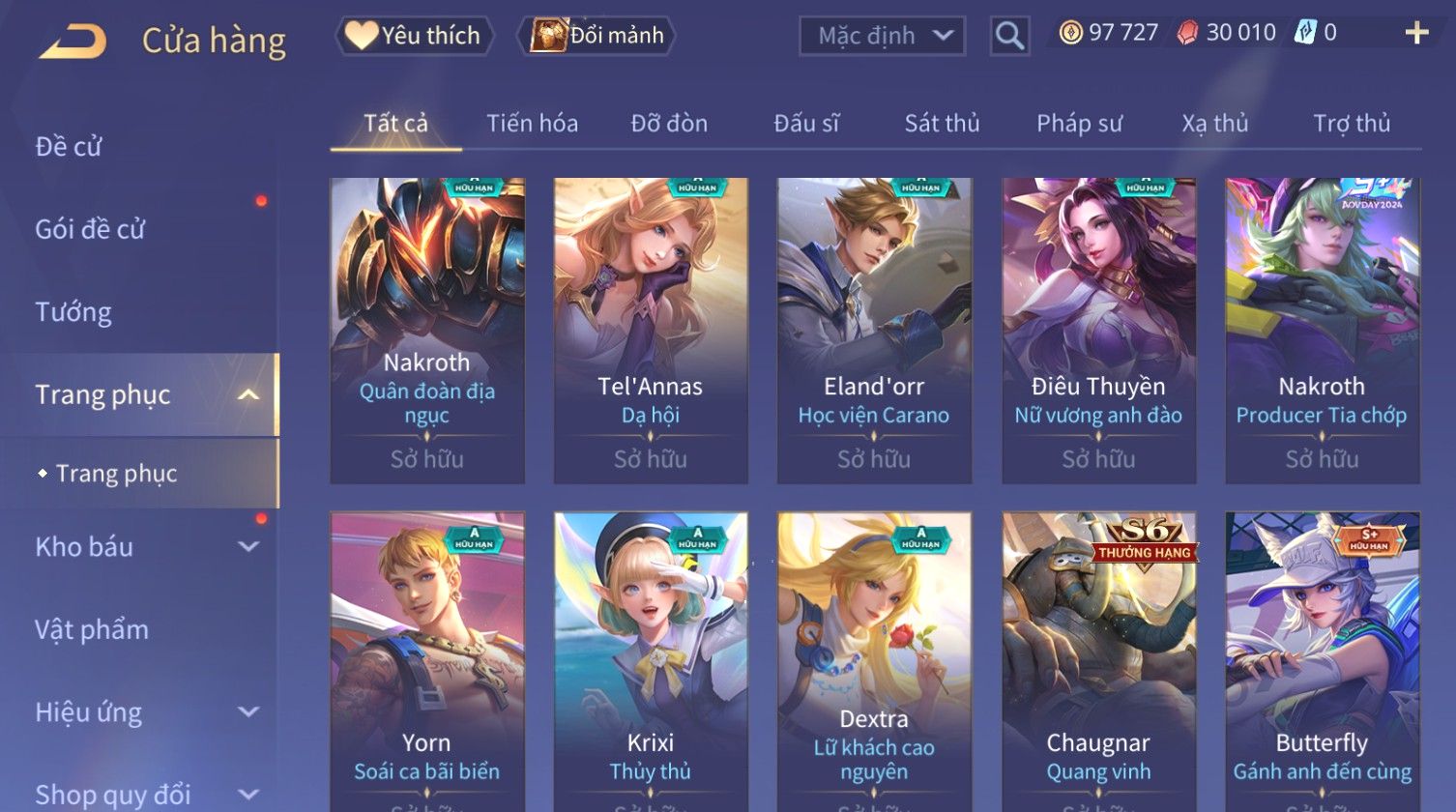Switch to the Tiến hóa tab
This screenshot has width=1456, height=812.
point(532,124)
